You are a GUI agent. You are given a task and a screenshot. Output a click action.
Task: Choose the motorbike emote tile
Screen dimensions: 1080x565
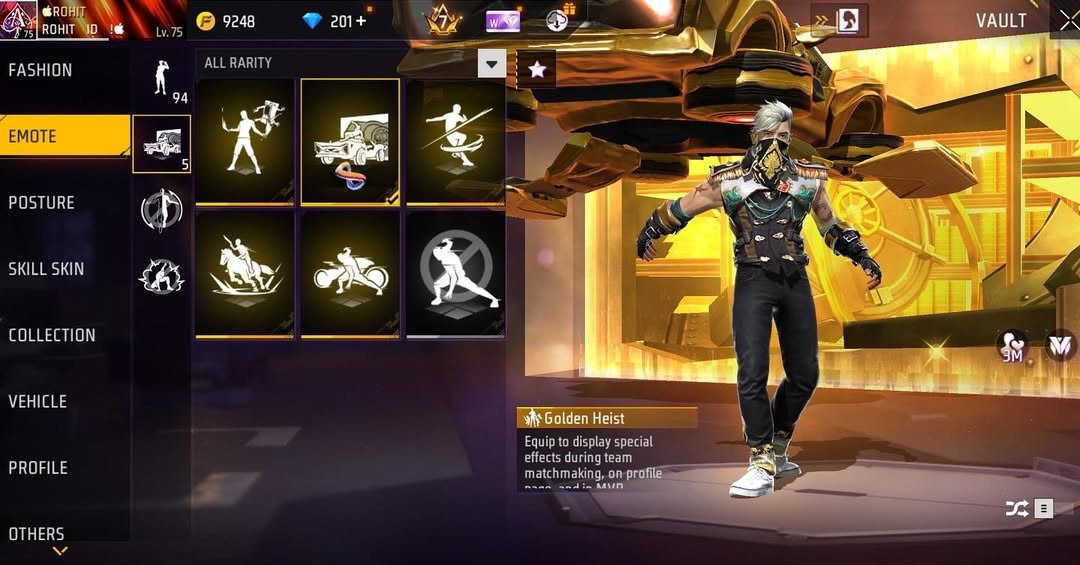pos(350,273)
